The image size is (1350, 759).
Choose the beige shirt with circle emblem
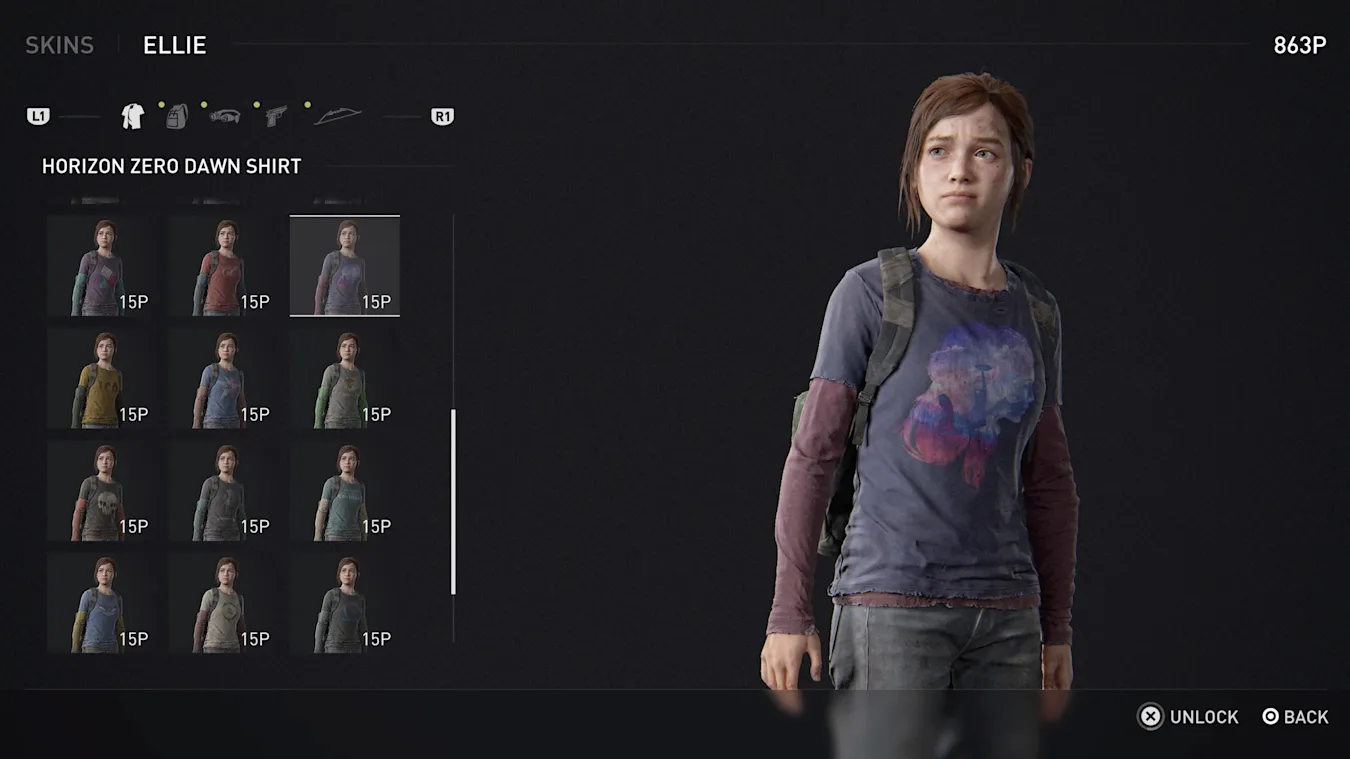223,604
